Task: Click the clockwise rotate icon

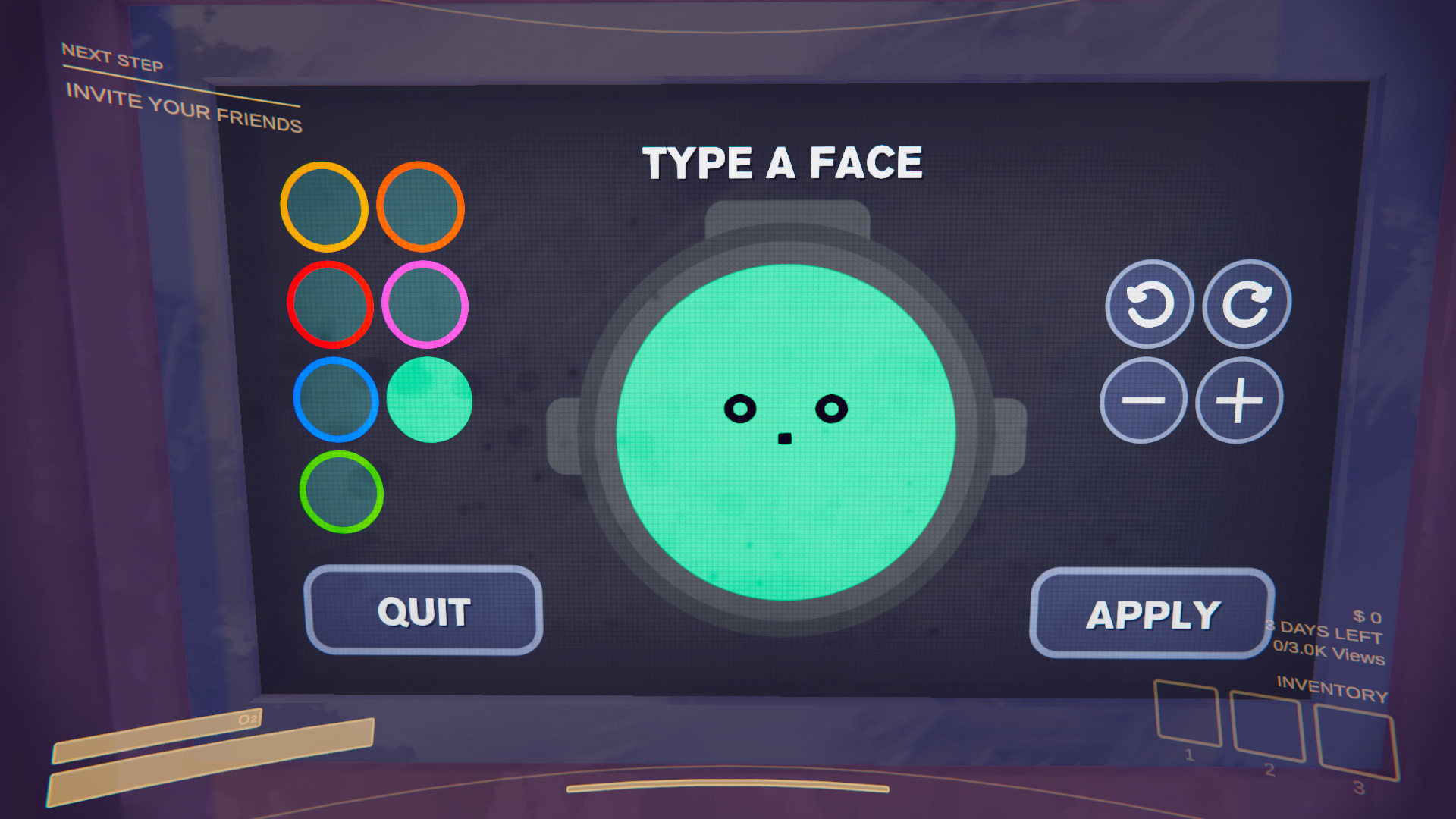Action: [1247, 302]
